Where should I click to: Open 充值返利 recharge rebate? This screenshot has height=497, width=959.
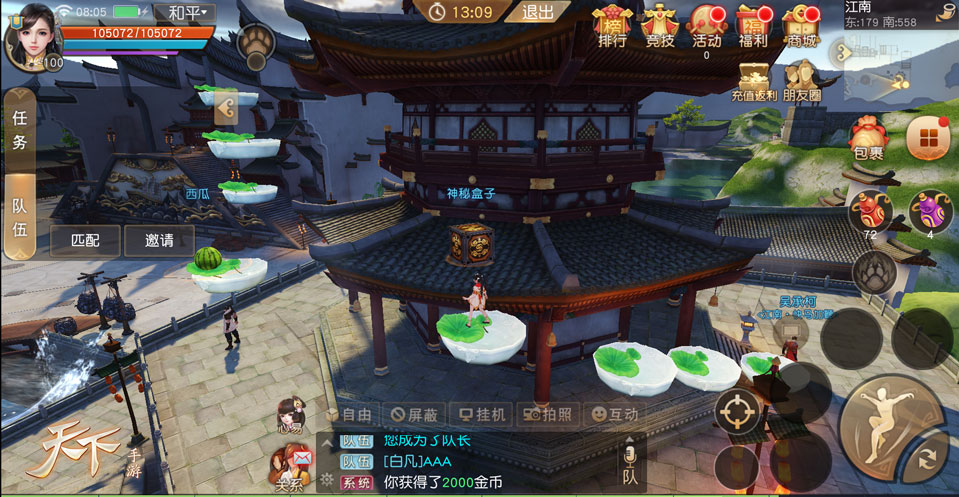(x=753, y=80)
